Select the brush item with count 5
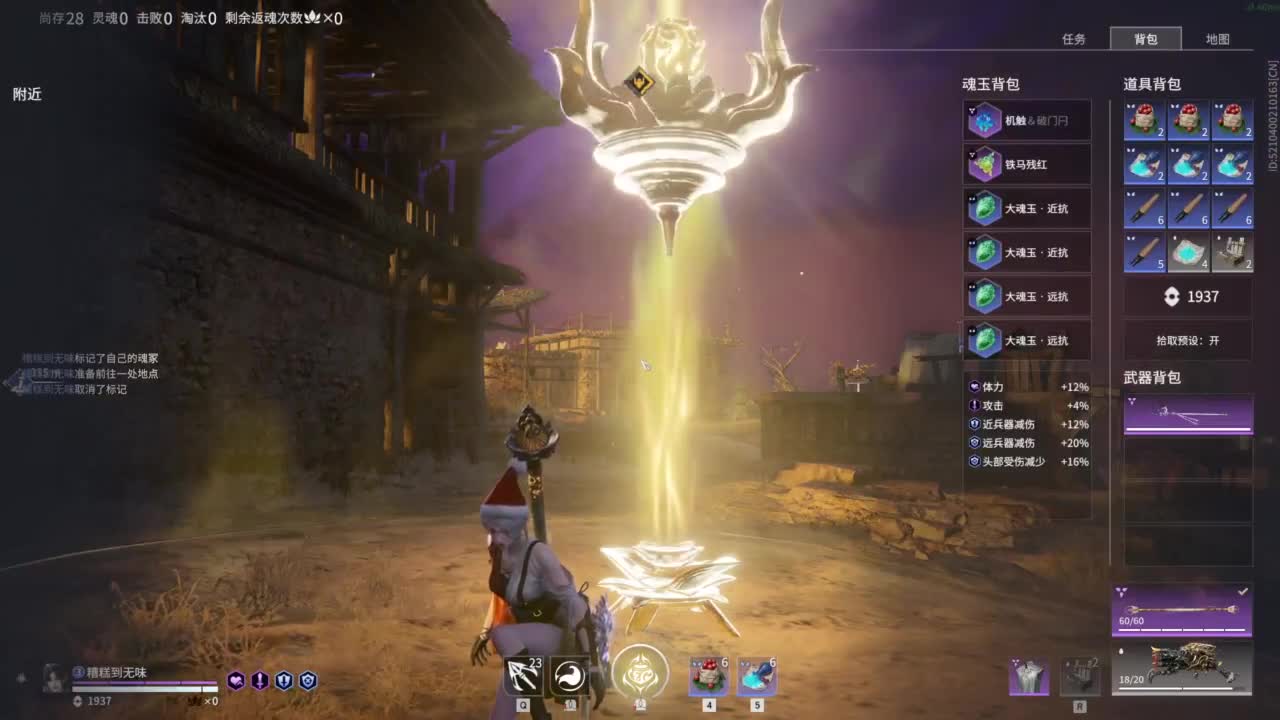1280x720 pixels. [x=1144, y=252]
